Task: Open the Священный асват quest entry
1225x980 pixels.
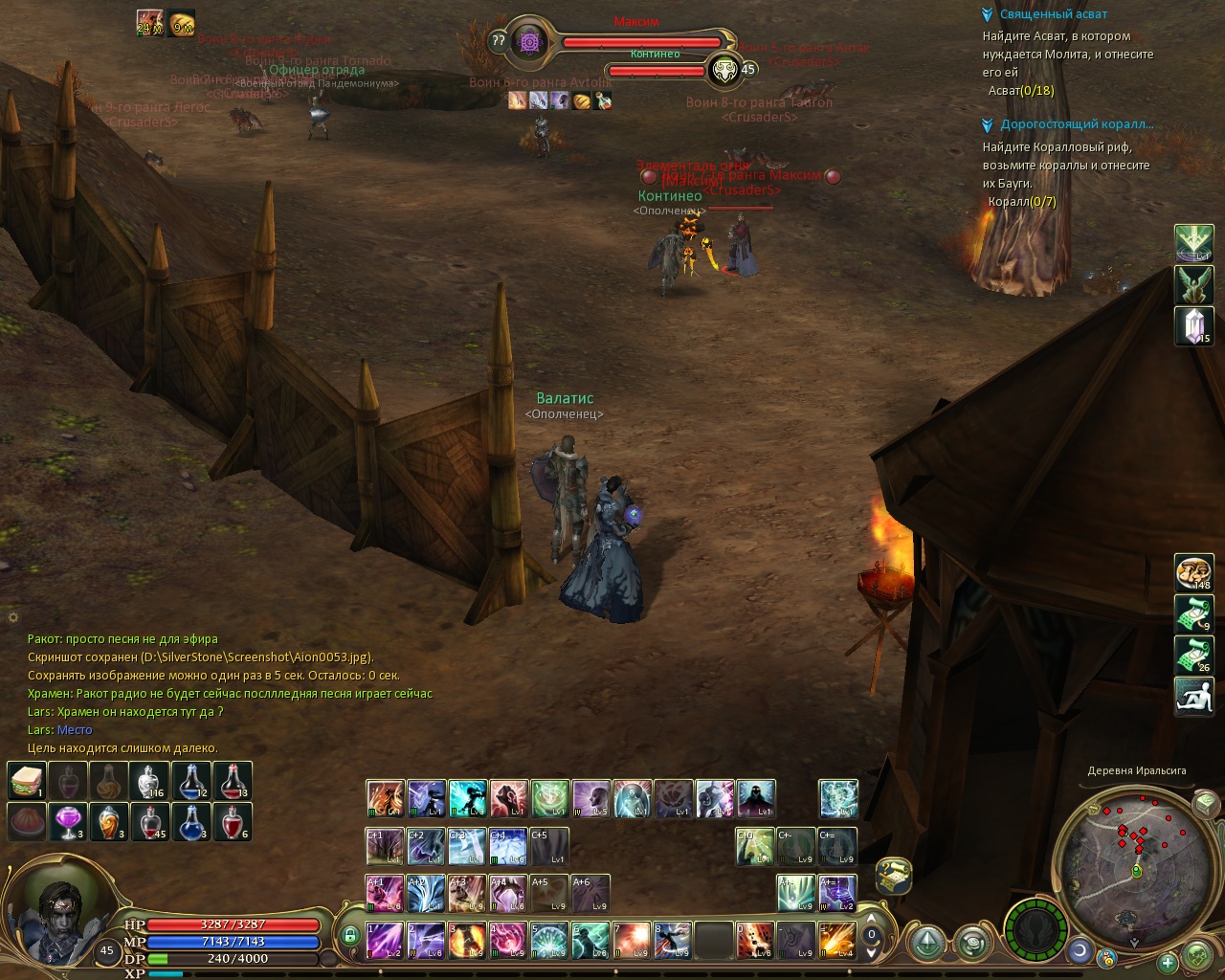Action: coord(1053,14)
